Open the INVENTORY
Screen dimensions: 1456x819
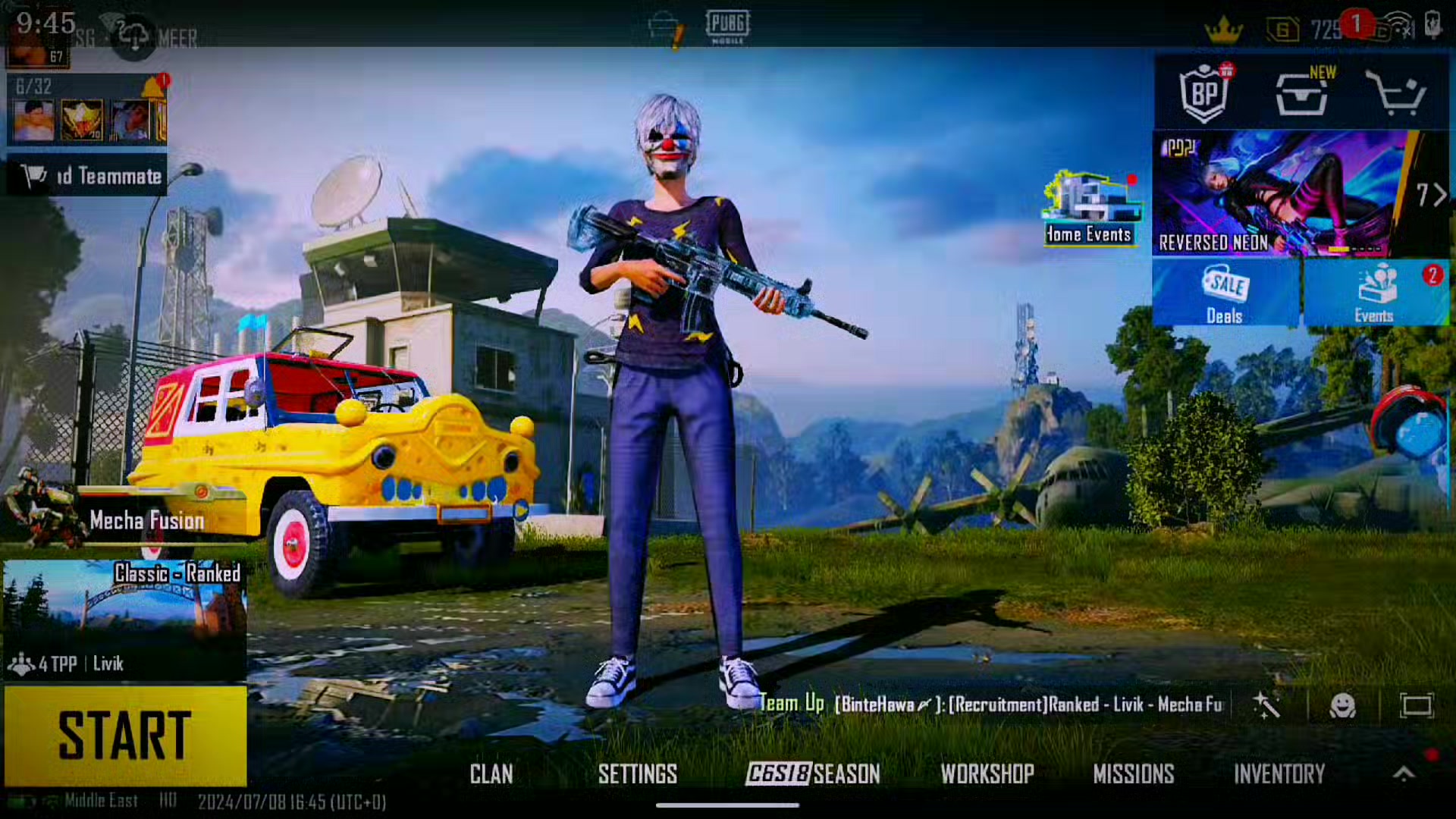coord(1279,774)
